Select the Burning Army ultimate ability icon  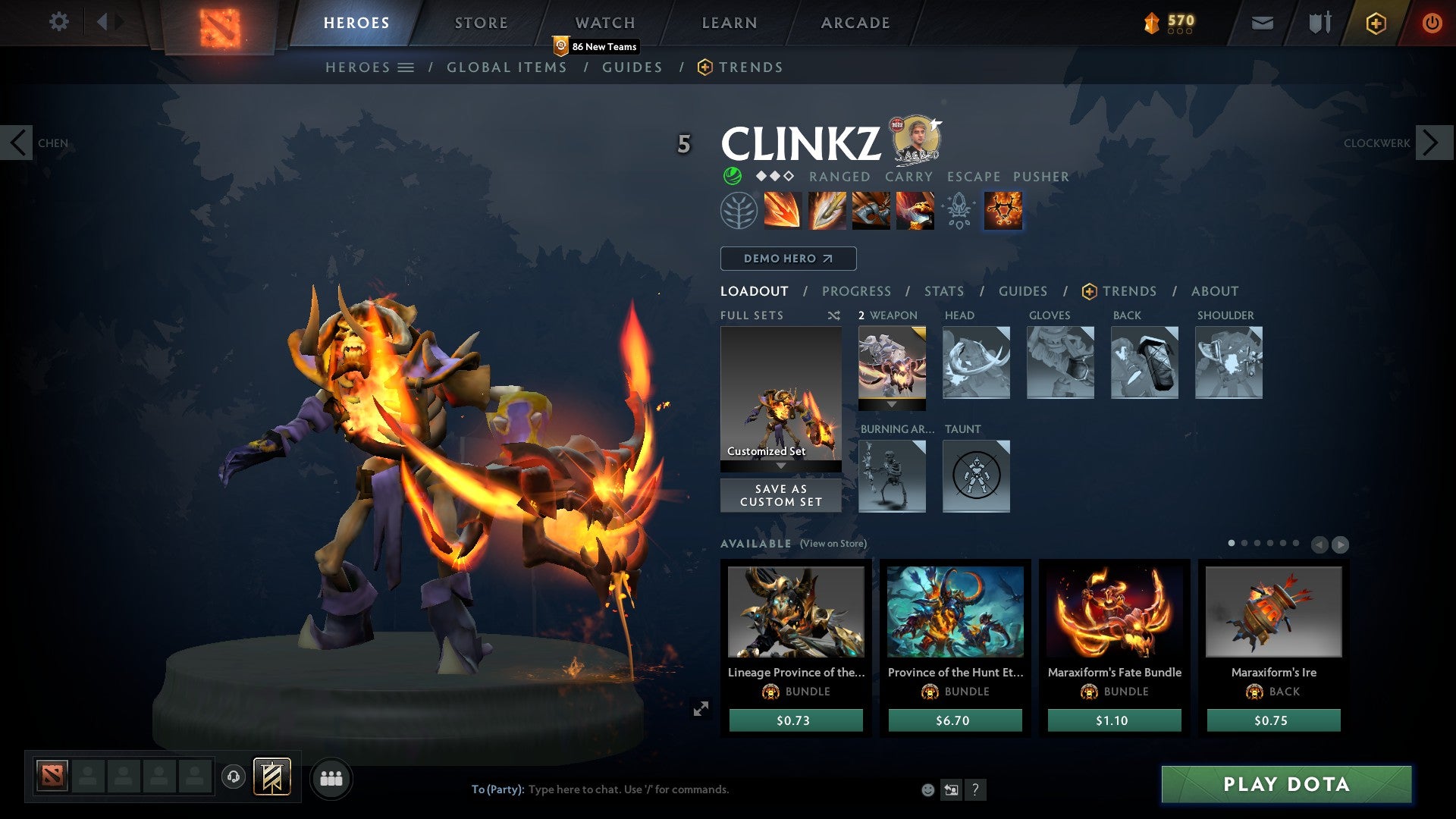pyautogui.click(x=1003, y=211)
